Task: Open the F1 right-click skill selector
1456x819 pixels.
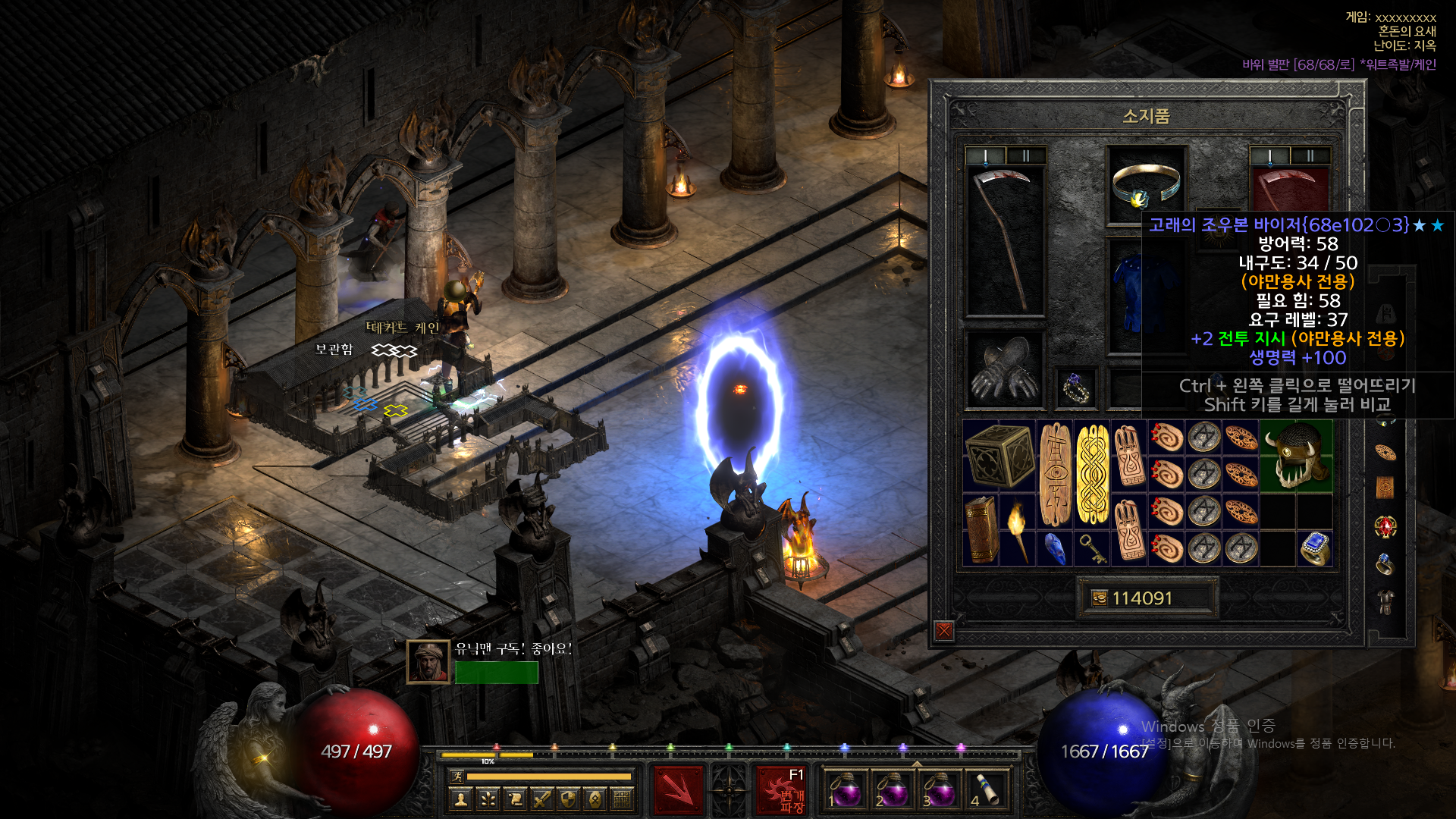Action: (784, 790)
